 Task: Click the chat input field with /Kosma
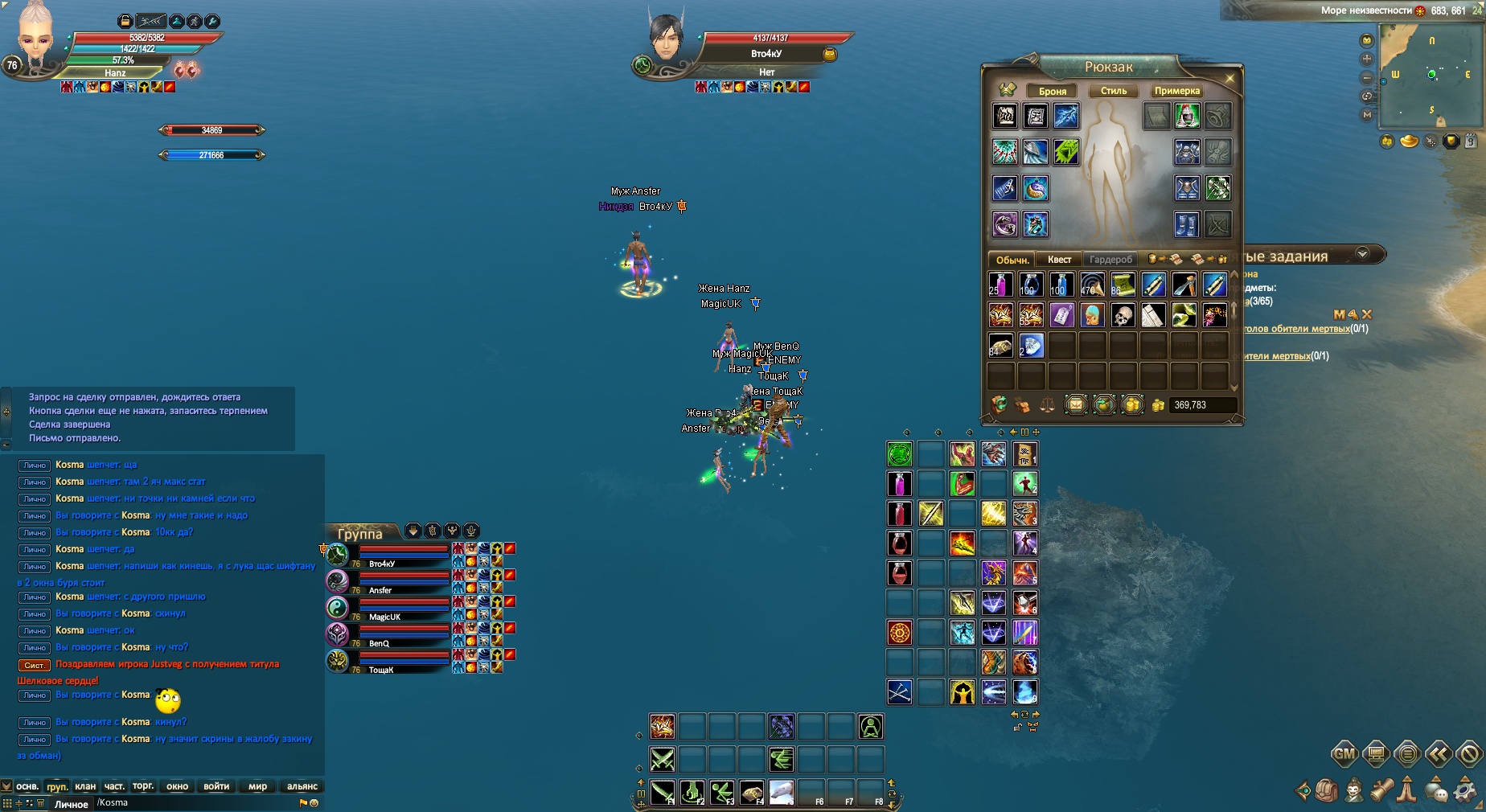pos(193,802)
